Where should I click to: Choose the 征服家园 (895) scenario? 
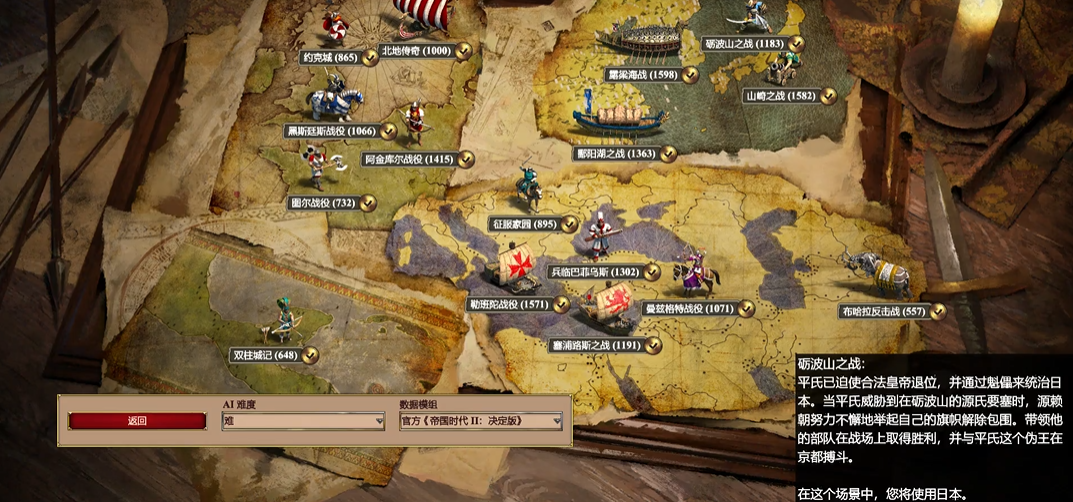[524, 225]
